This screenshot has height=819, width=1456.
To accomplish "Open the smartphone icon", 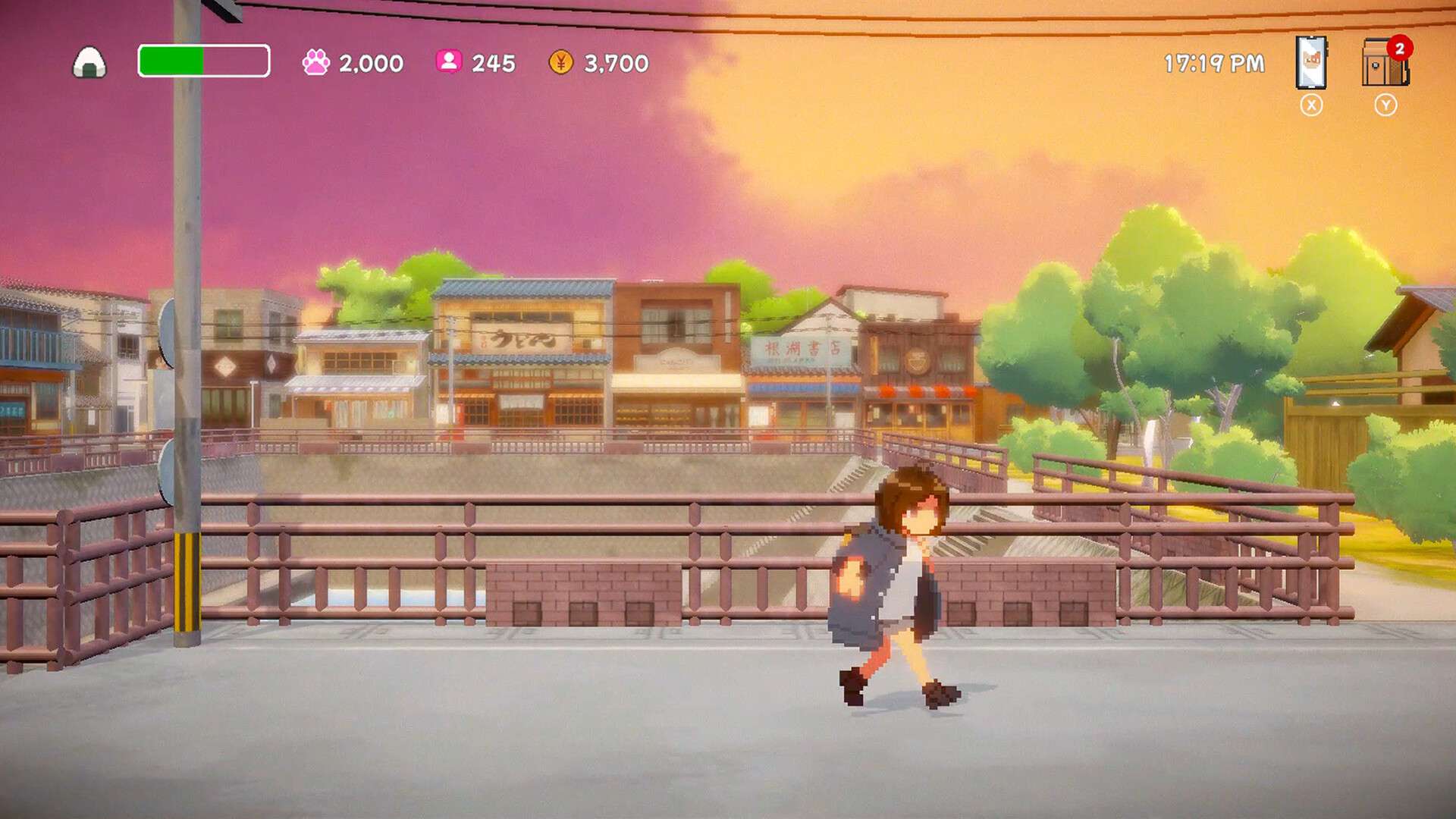I will coord(1311,62).
